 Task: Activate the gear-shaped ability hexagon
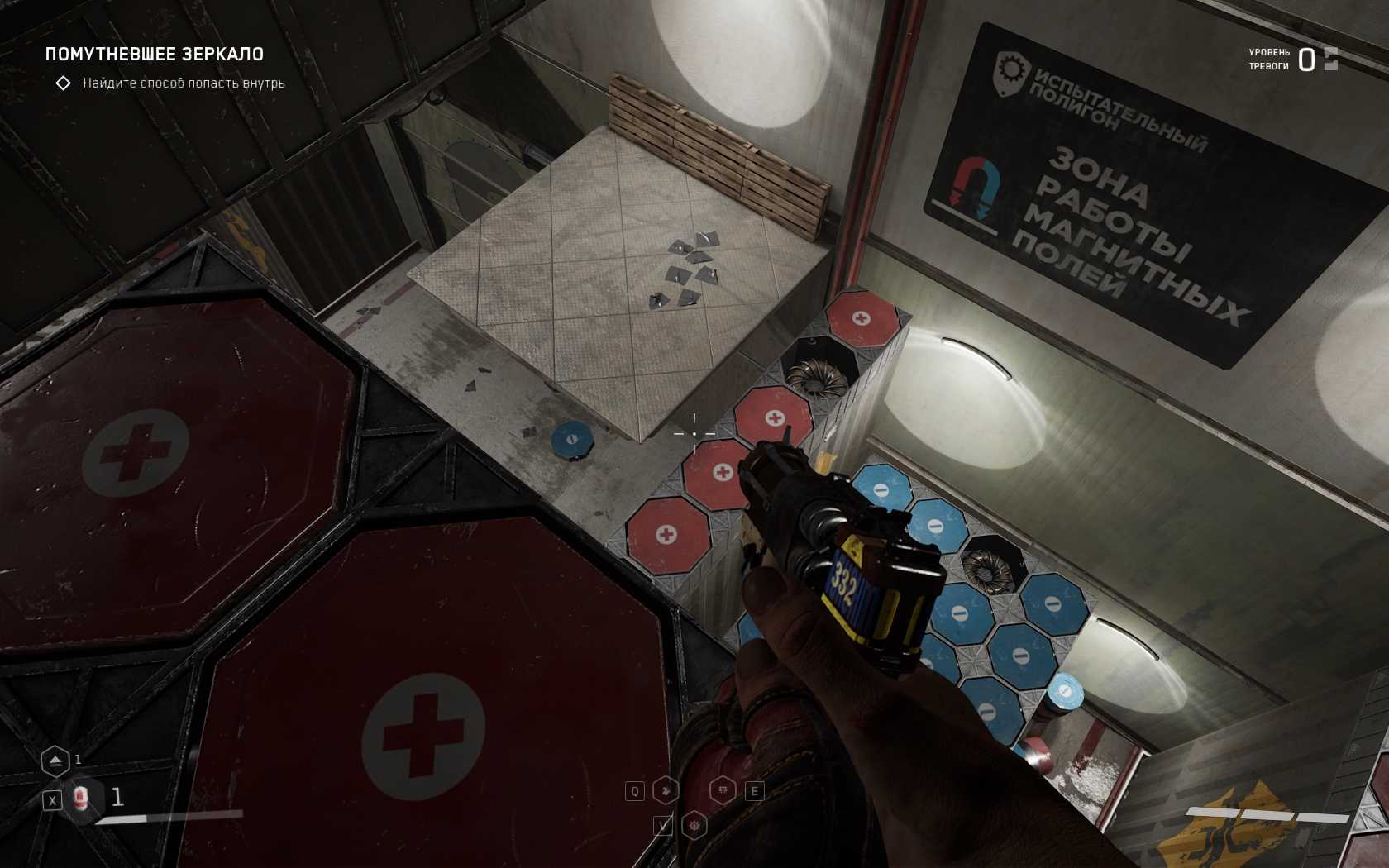click(694, 825)
